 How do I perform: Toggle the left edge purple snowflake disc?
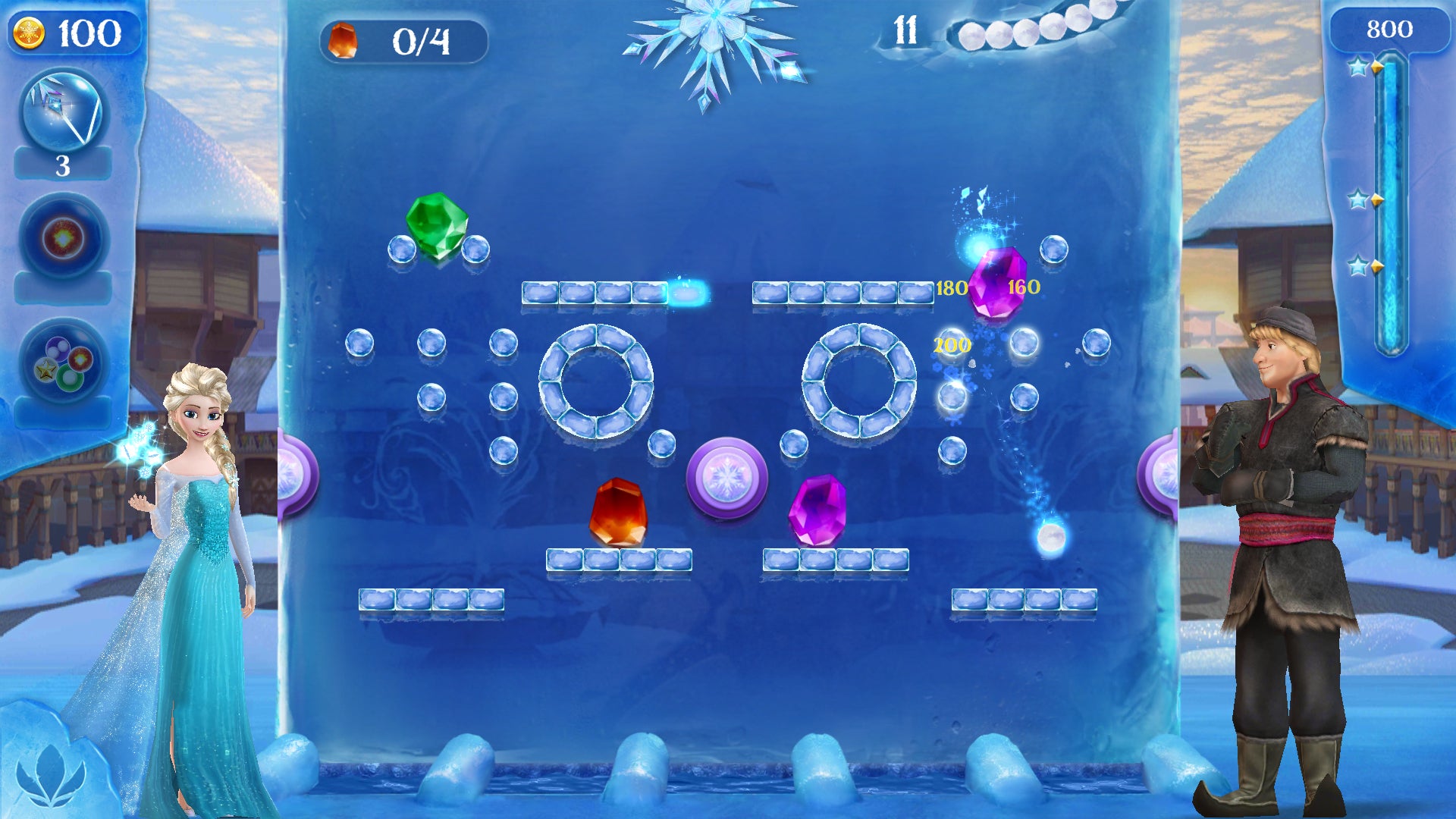290,474
